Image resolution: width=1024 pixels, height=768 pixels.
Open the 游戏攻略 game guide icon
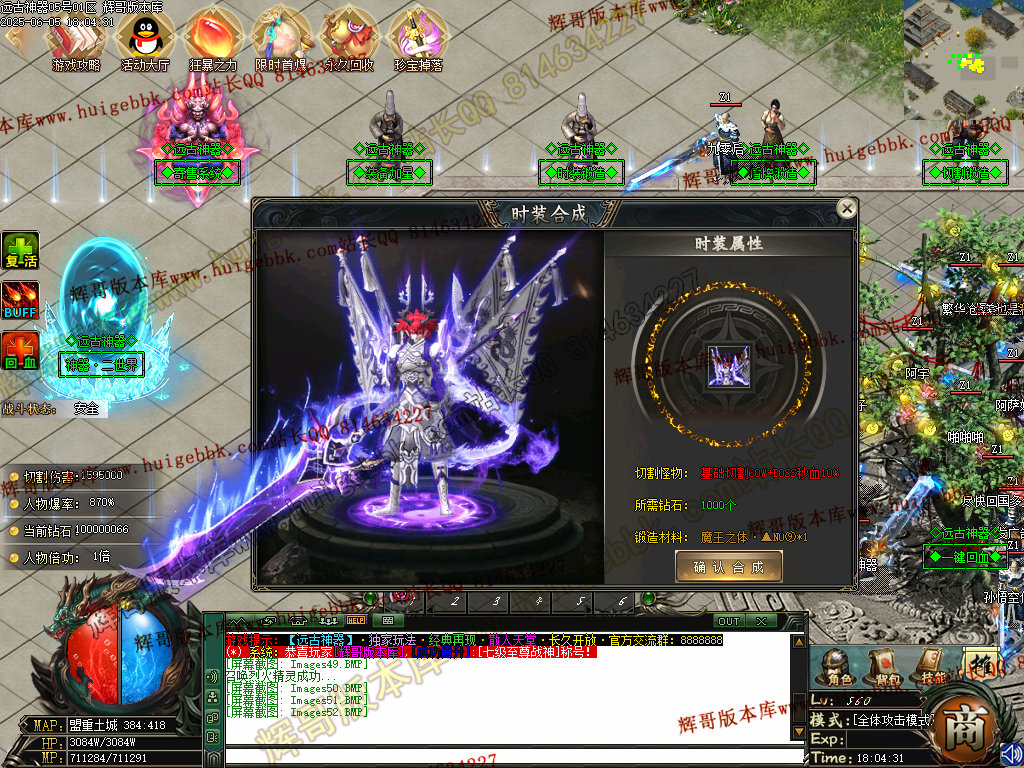[76, 37]
